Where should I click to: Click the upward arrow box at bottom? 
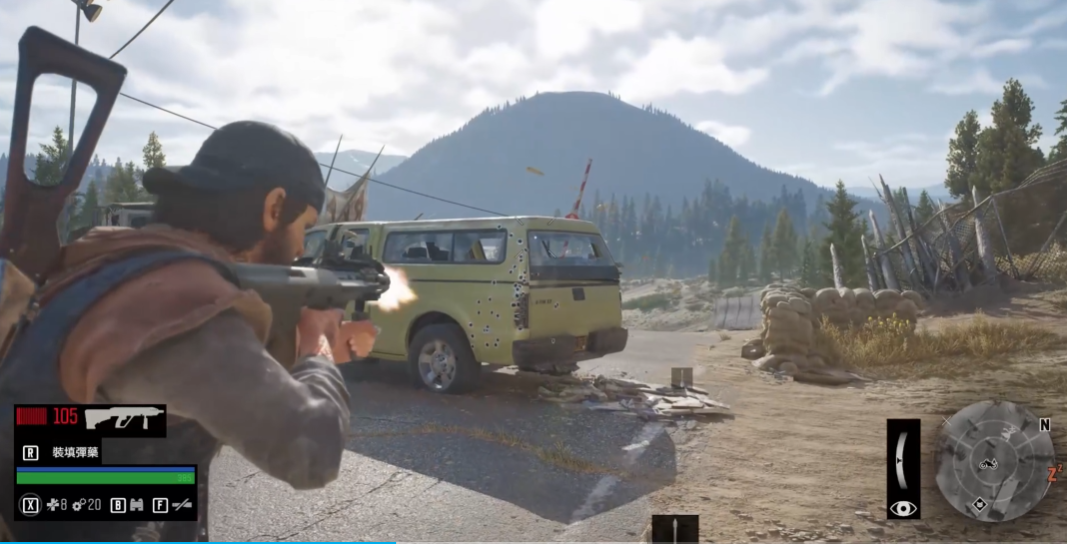pyautogui.click(x=675, y=530)
